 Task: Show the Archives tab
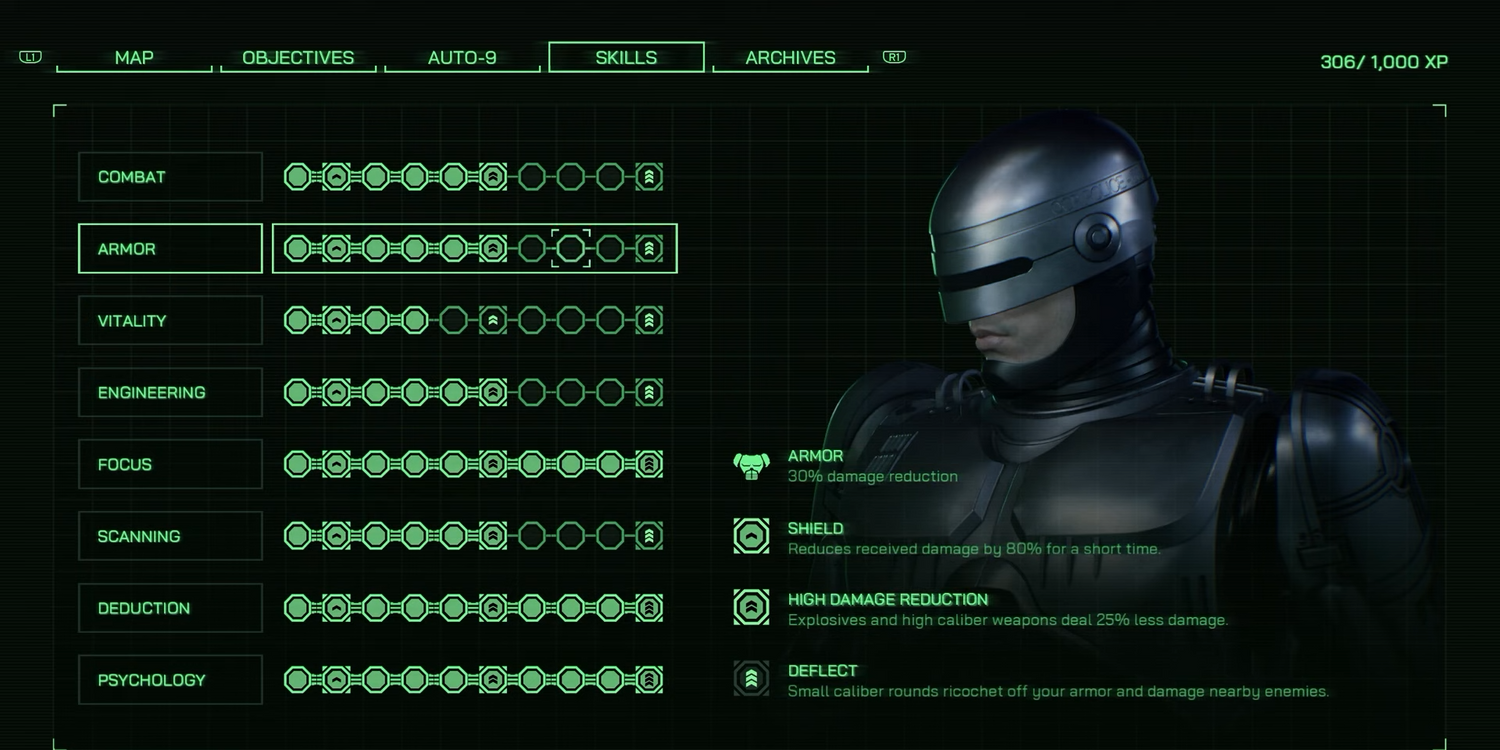click(790, 58)
